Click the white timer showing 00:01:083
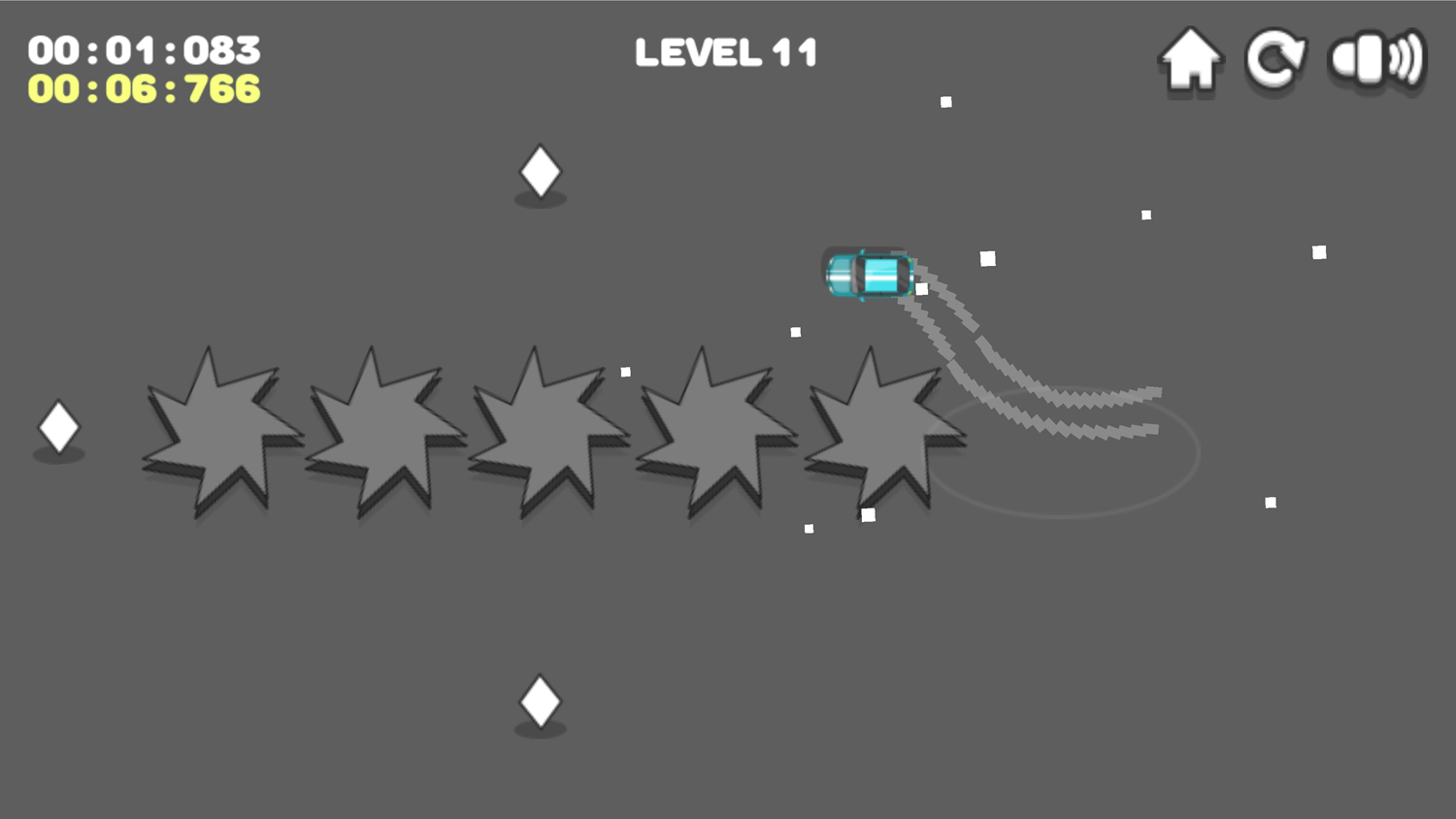Image resolution: width=1456 pixels, height=819 pixels. [x=144, y=49]
